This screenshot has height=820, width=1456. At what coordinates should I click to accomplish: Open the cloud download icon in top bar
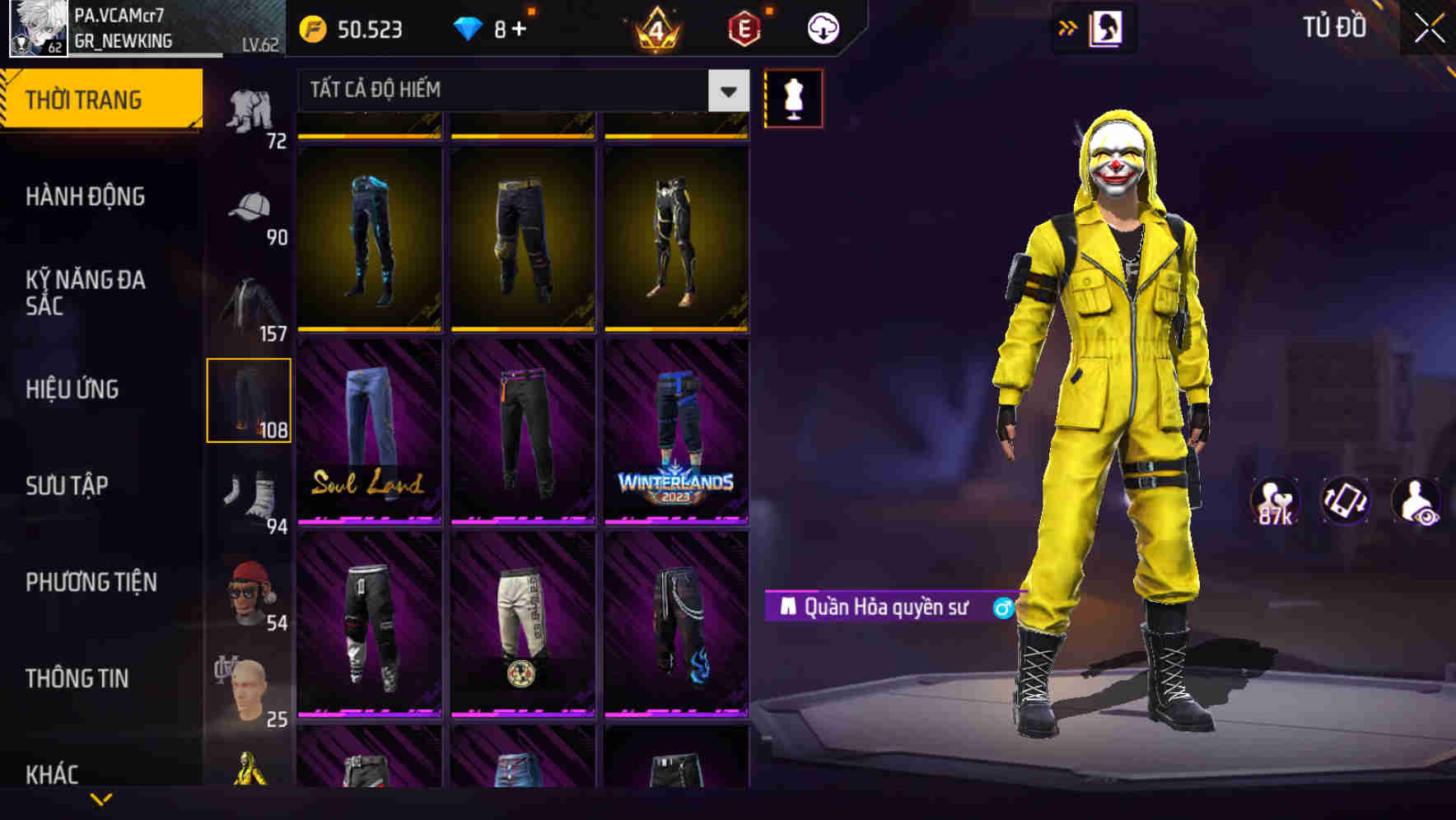click(822, 27)
